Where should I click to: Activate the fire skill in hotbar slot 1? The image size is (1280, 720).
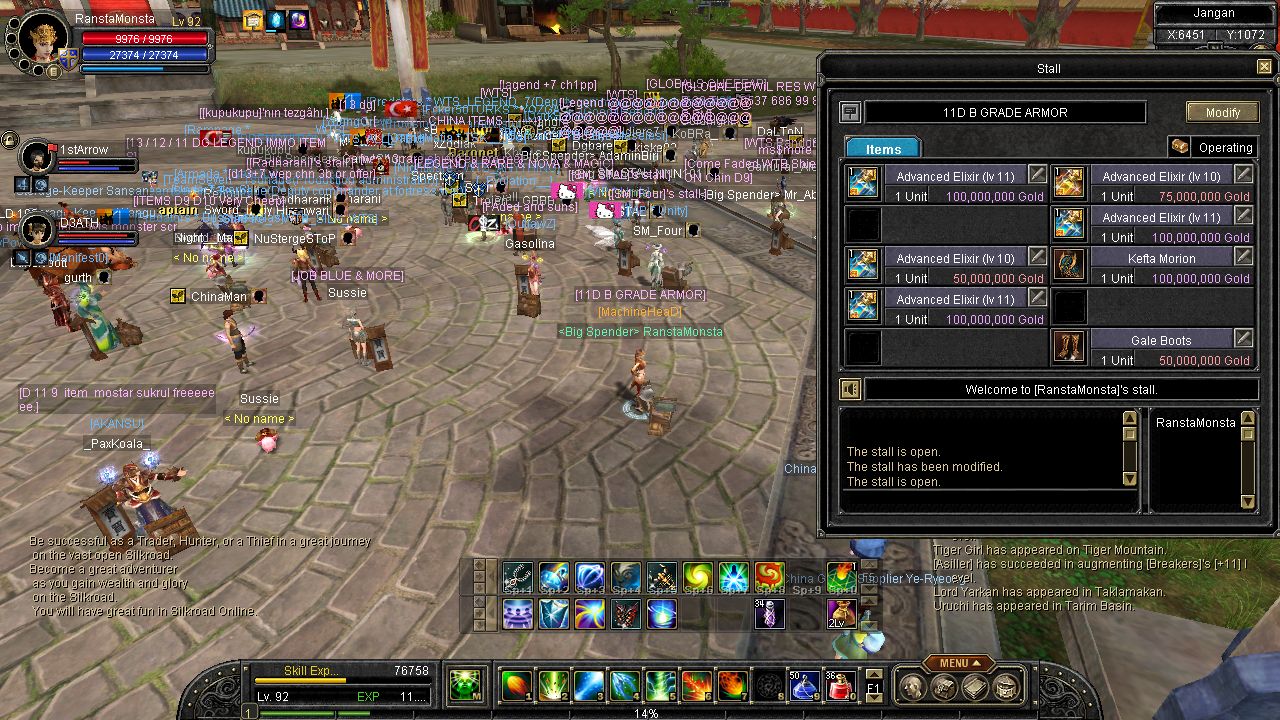point(516,685)
